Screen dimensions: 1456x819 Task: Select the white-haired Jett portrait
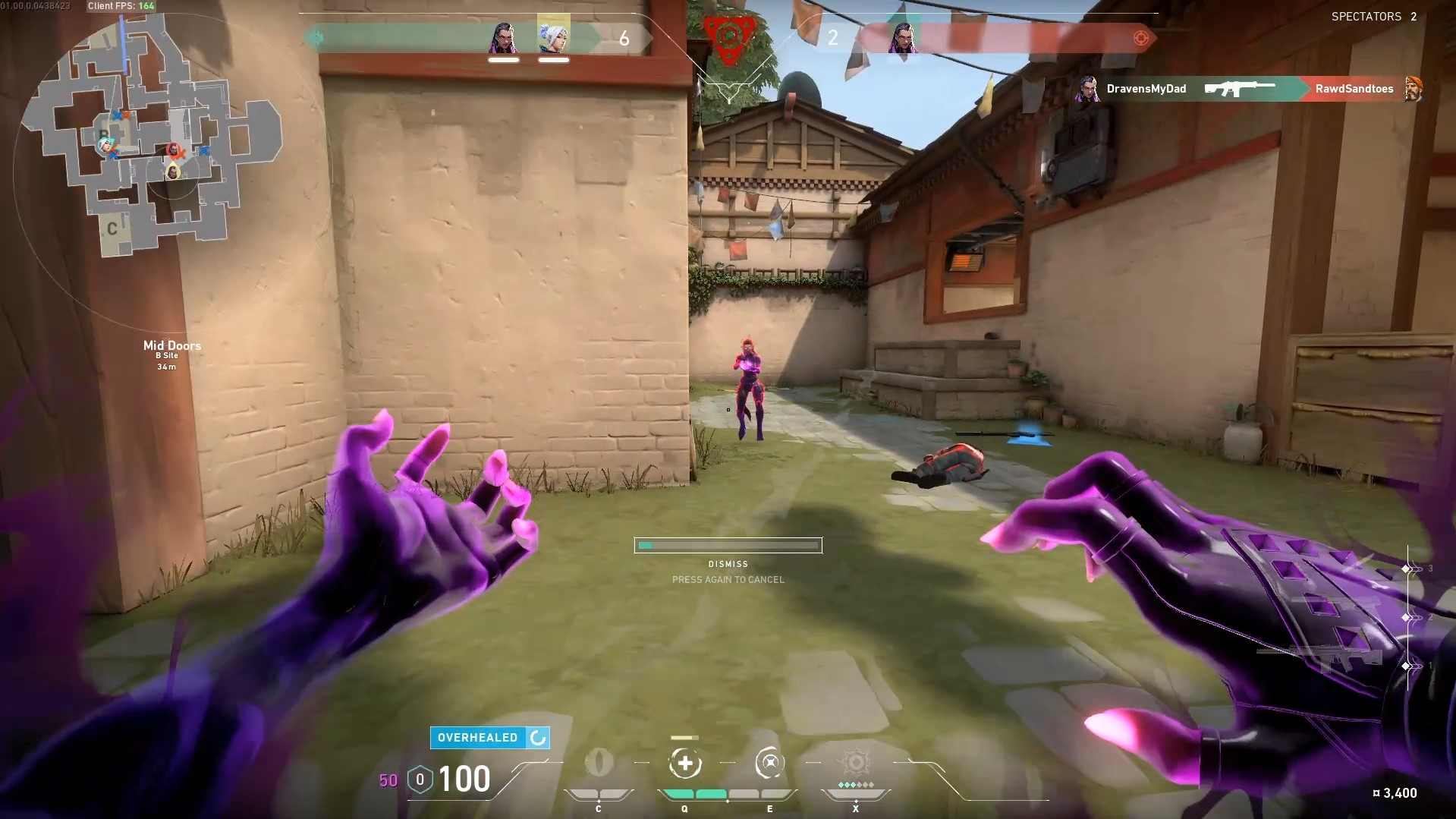(x=553, y=36)
